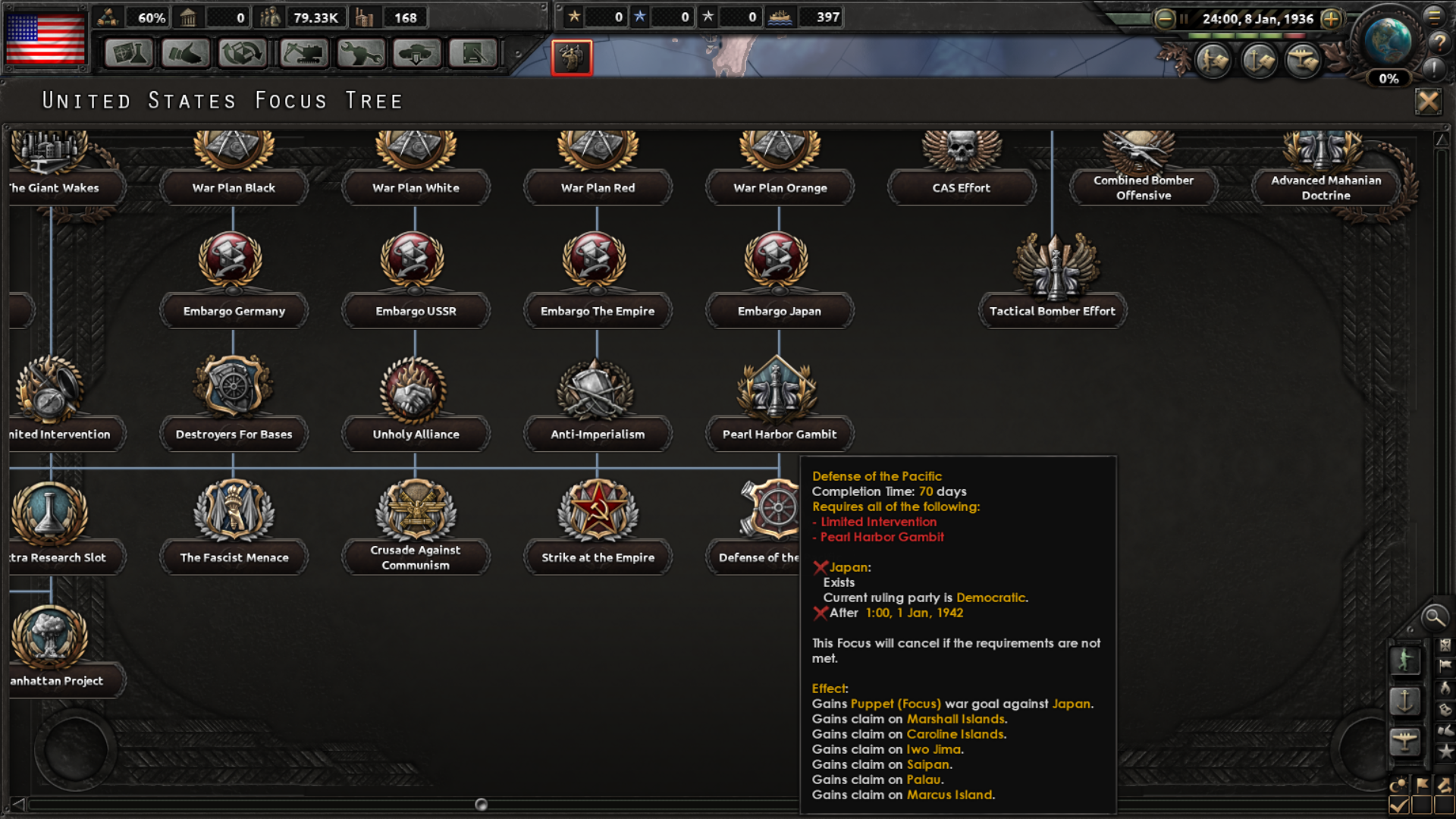Open the Diplomacy view
Screen dimensions: 1456x819
pyautogui.click(x=184, y=54)
